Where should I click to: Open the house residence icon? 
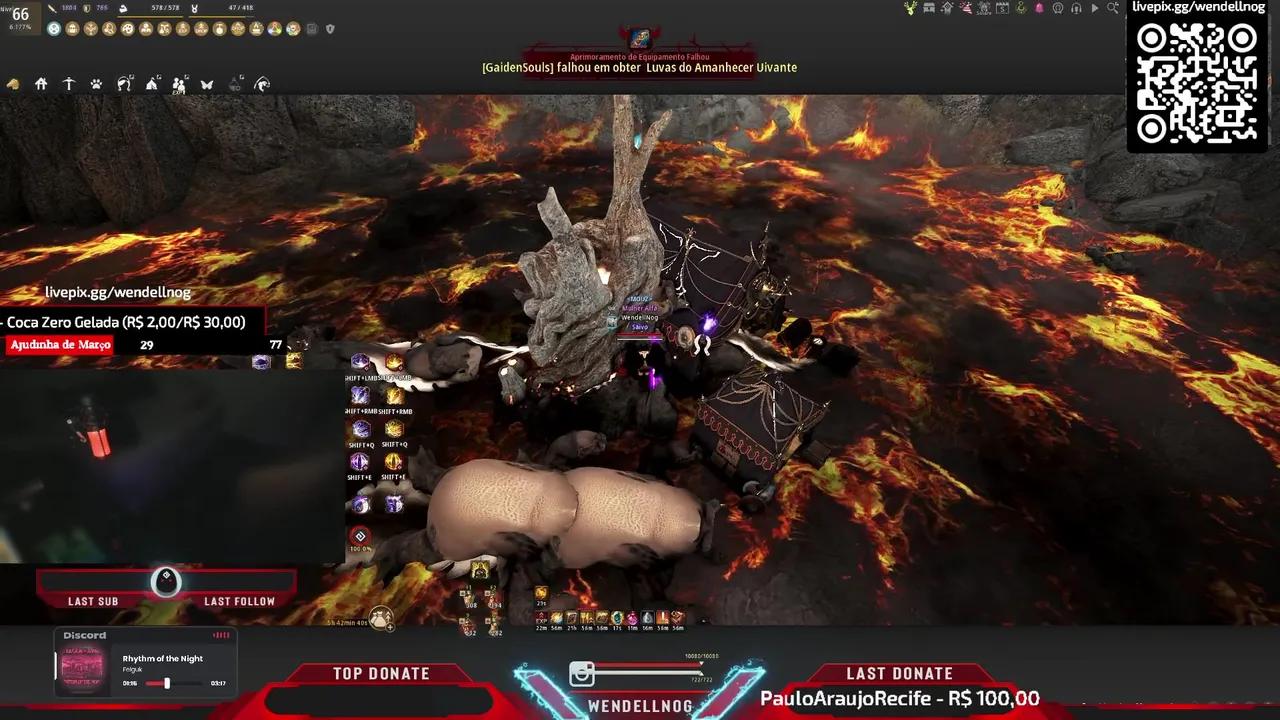41,85
